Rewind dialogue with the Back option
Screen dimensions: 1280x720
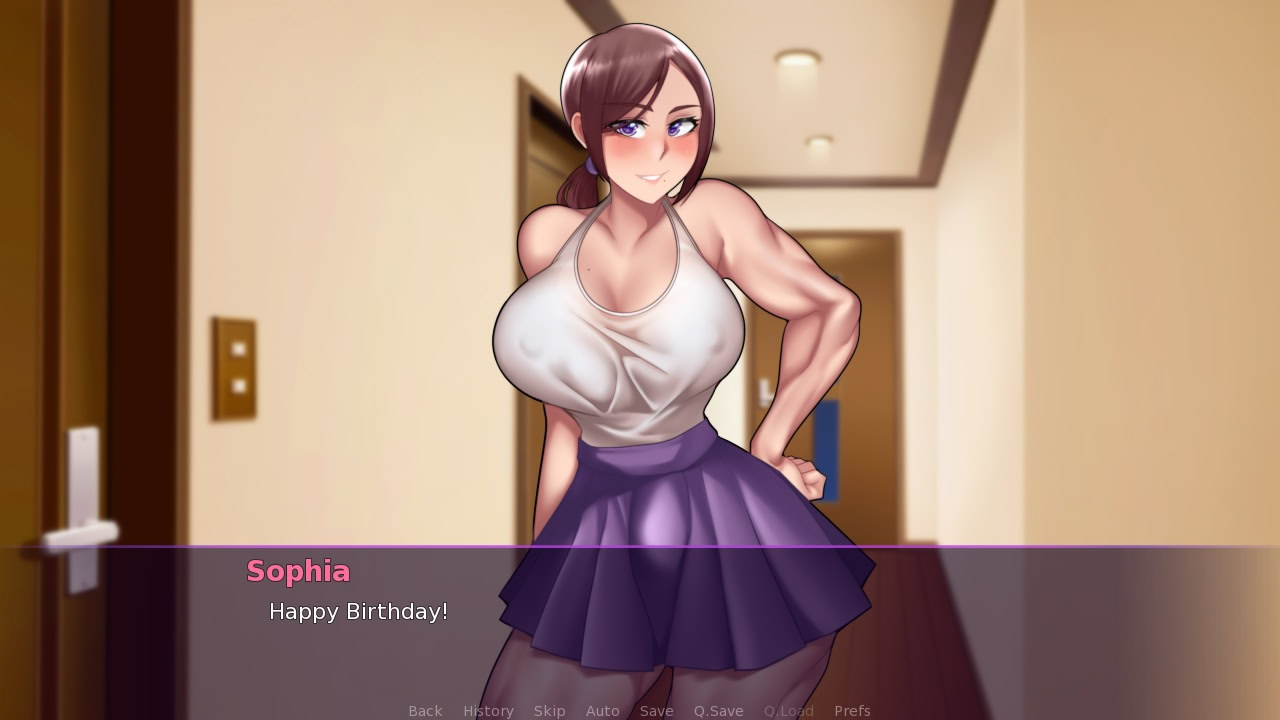(425, 710)
